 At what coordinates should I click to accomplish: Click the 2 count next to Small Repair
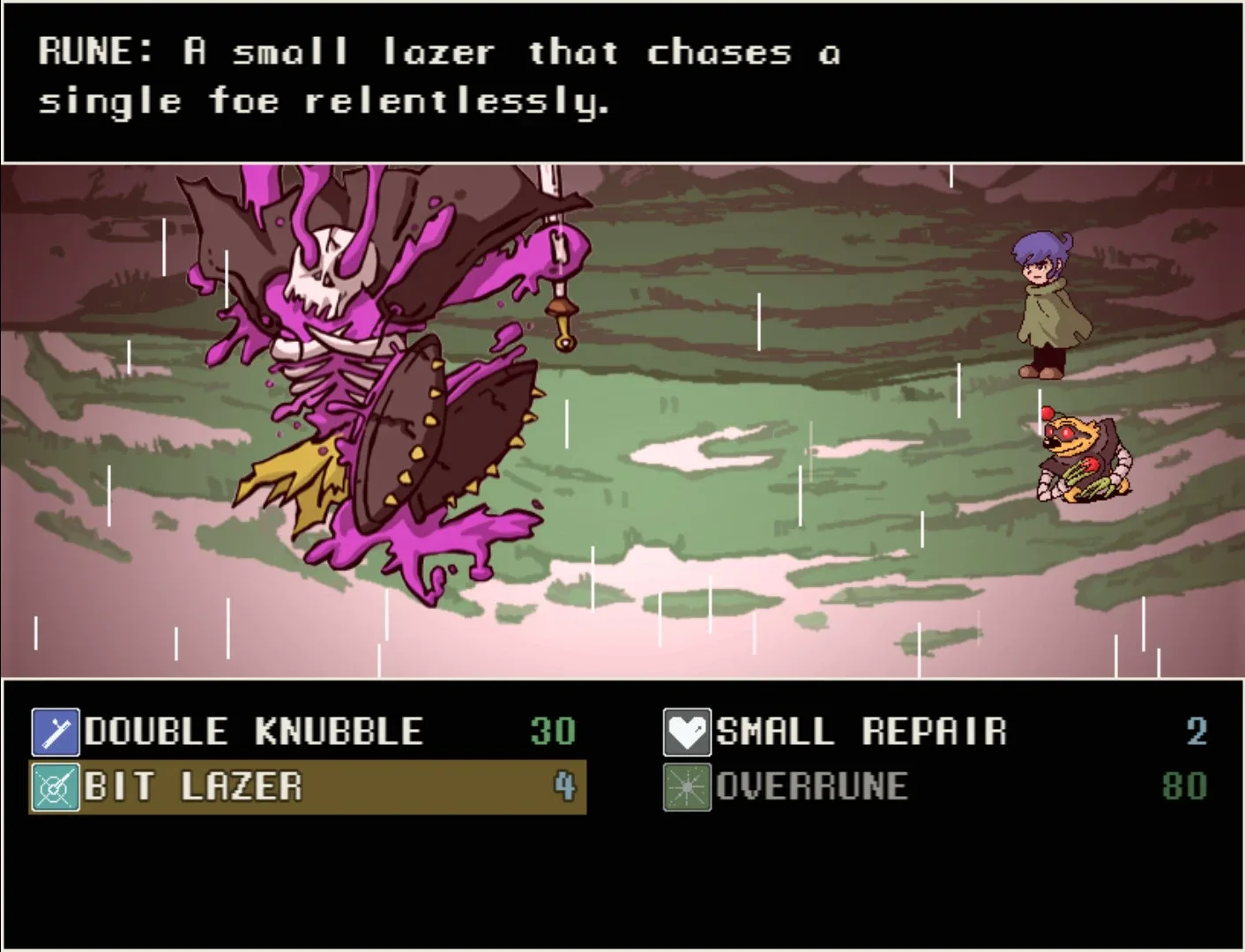coord(1195,732)
